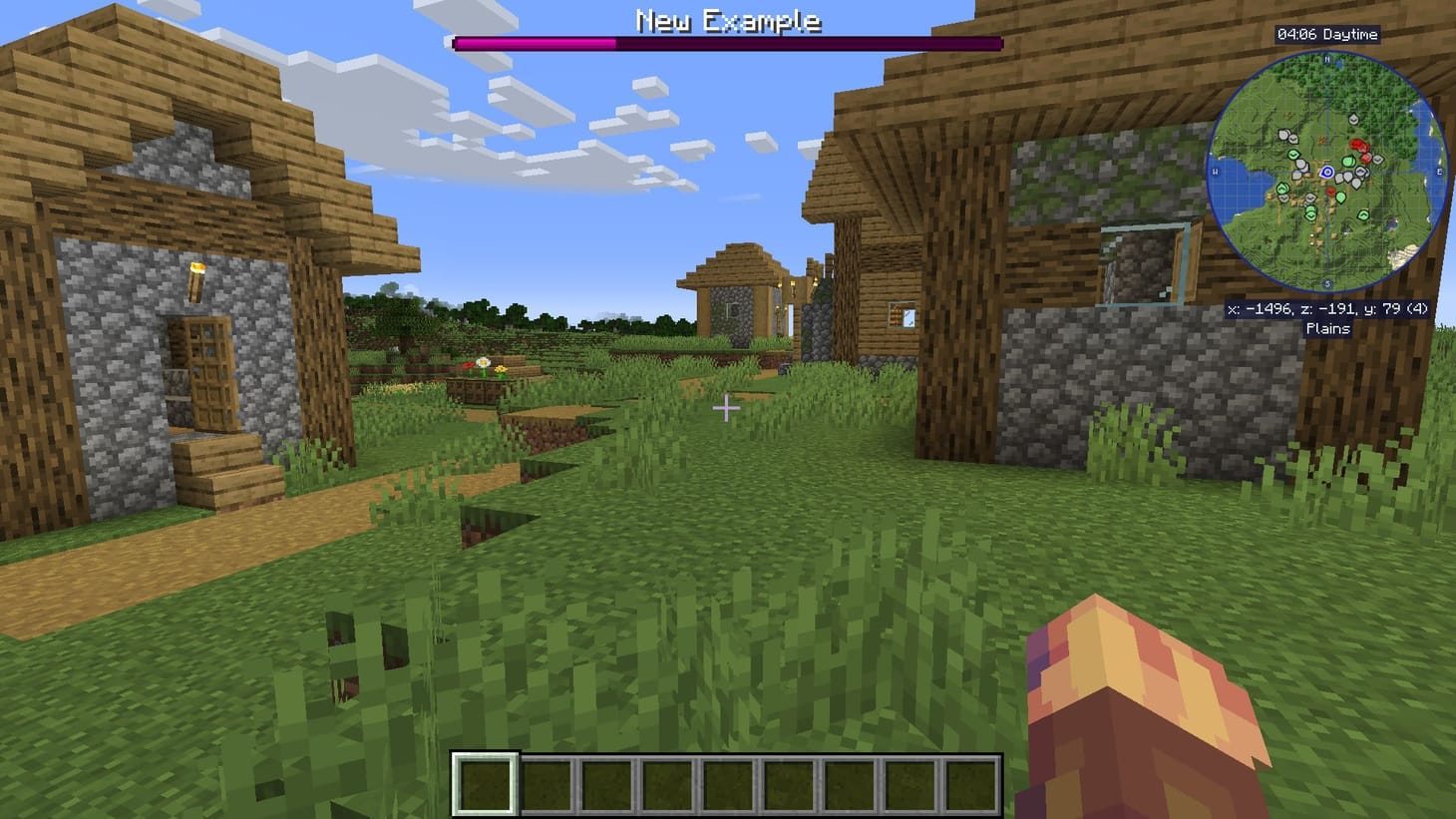
Task: Select the first hotbar slot
Action: pos(486,784)
